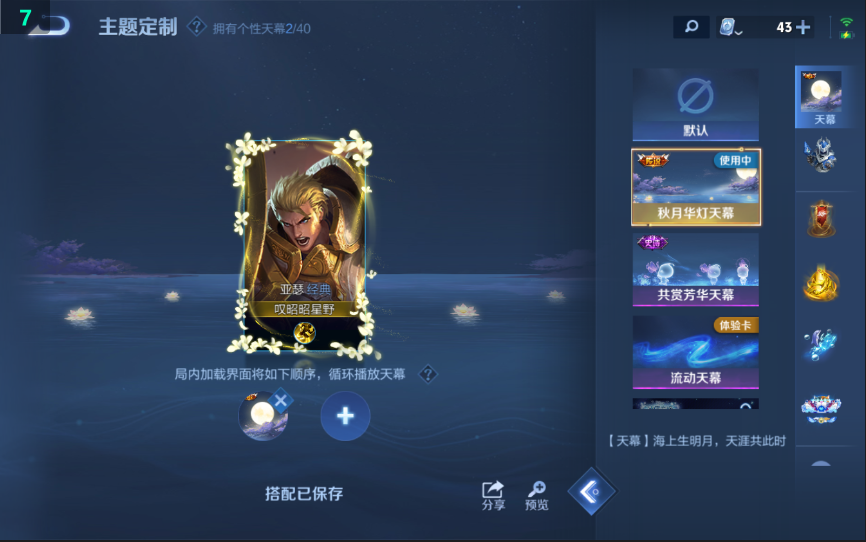This screenshot has height=542, width=866.
Task: Add another sky curtain with the plus circle
Action: [x=345, y=416]
